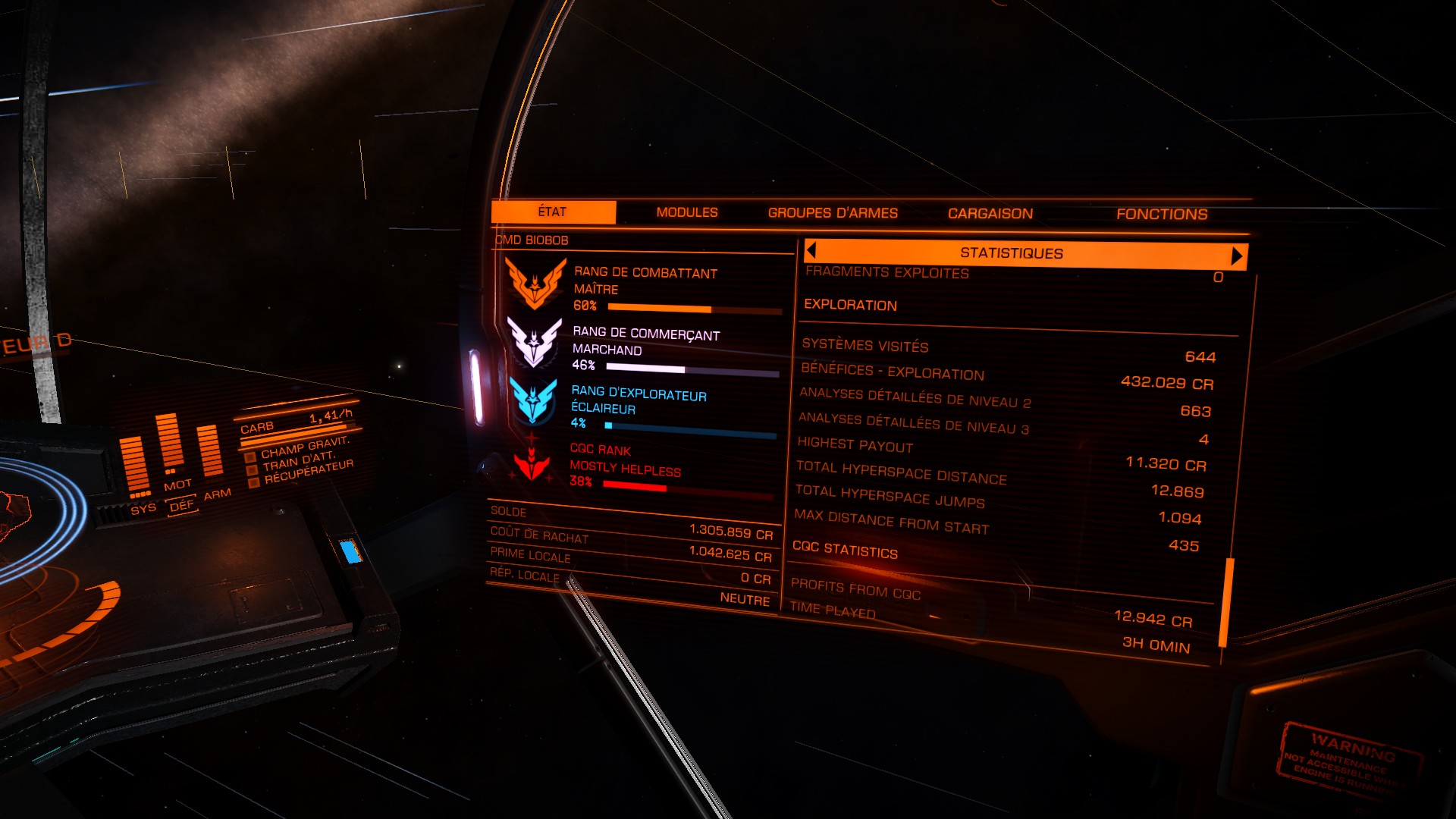Click the left arrow beside STATISTIQUES
This screenshot has height=819, width=1456.
coord(811,250)
